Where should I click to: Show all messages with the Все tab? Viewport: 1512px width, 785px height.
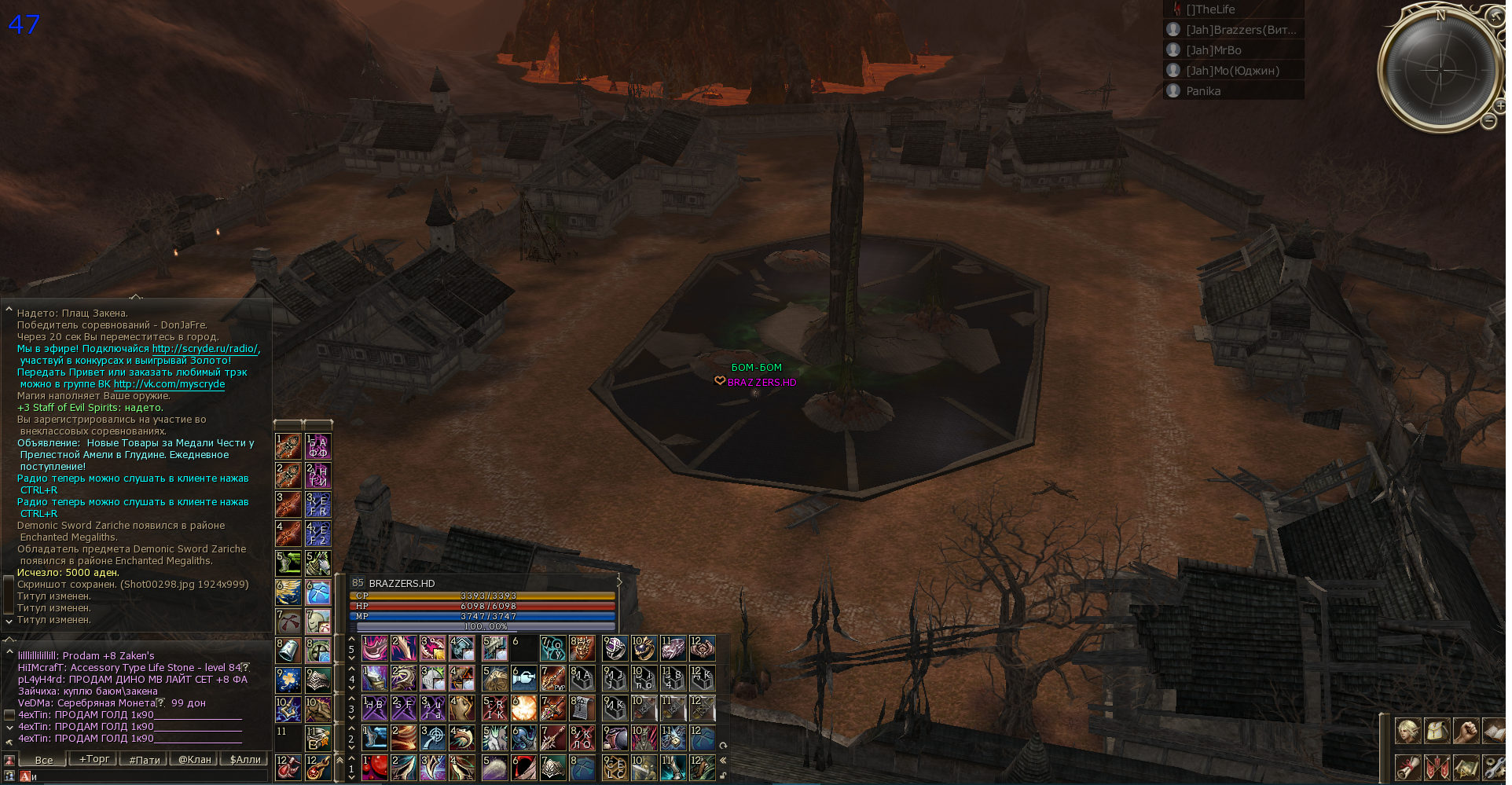(44, 759)
